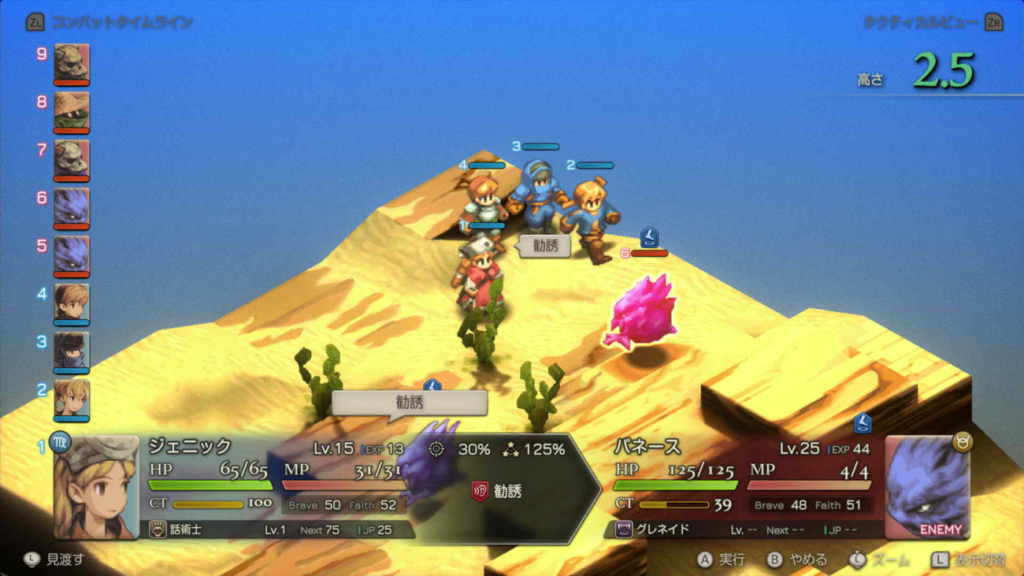
Task: Select timeline portrait numbered 9
Action: pyautogui.click(x=71, y=62)
